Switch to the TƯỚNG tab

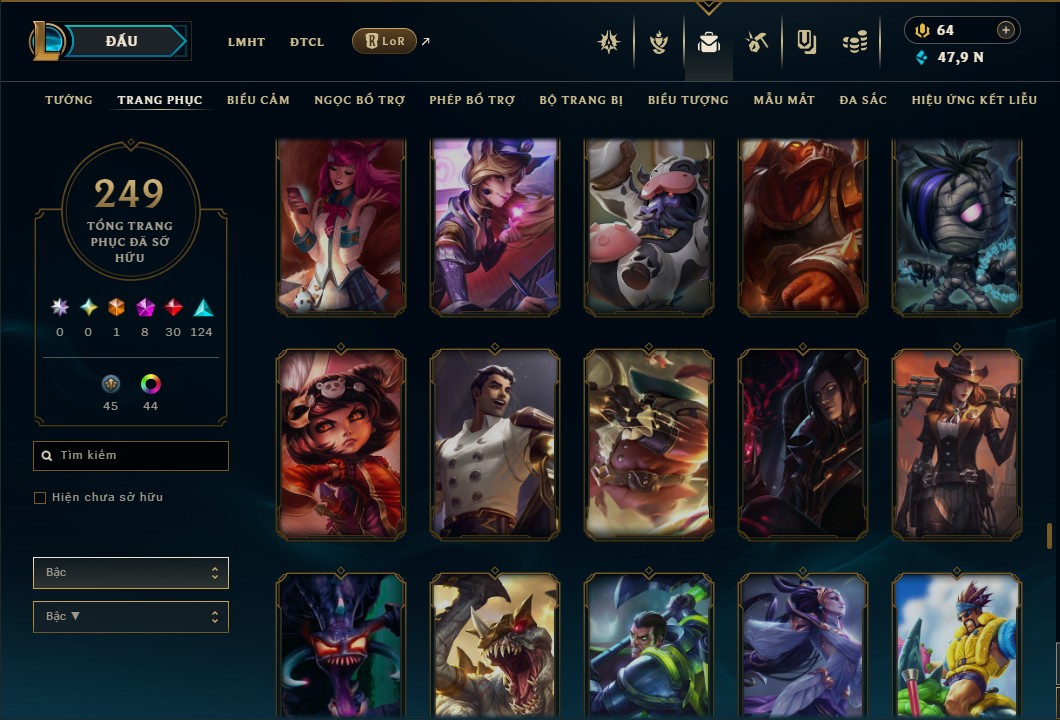coord(69,100)
